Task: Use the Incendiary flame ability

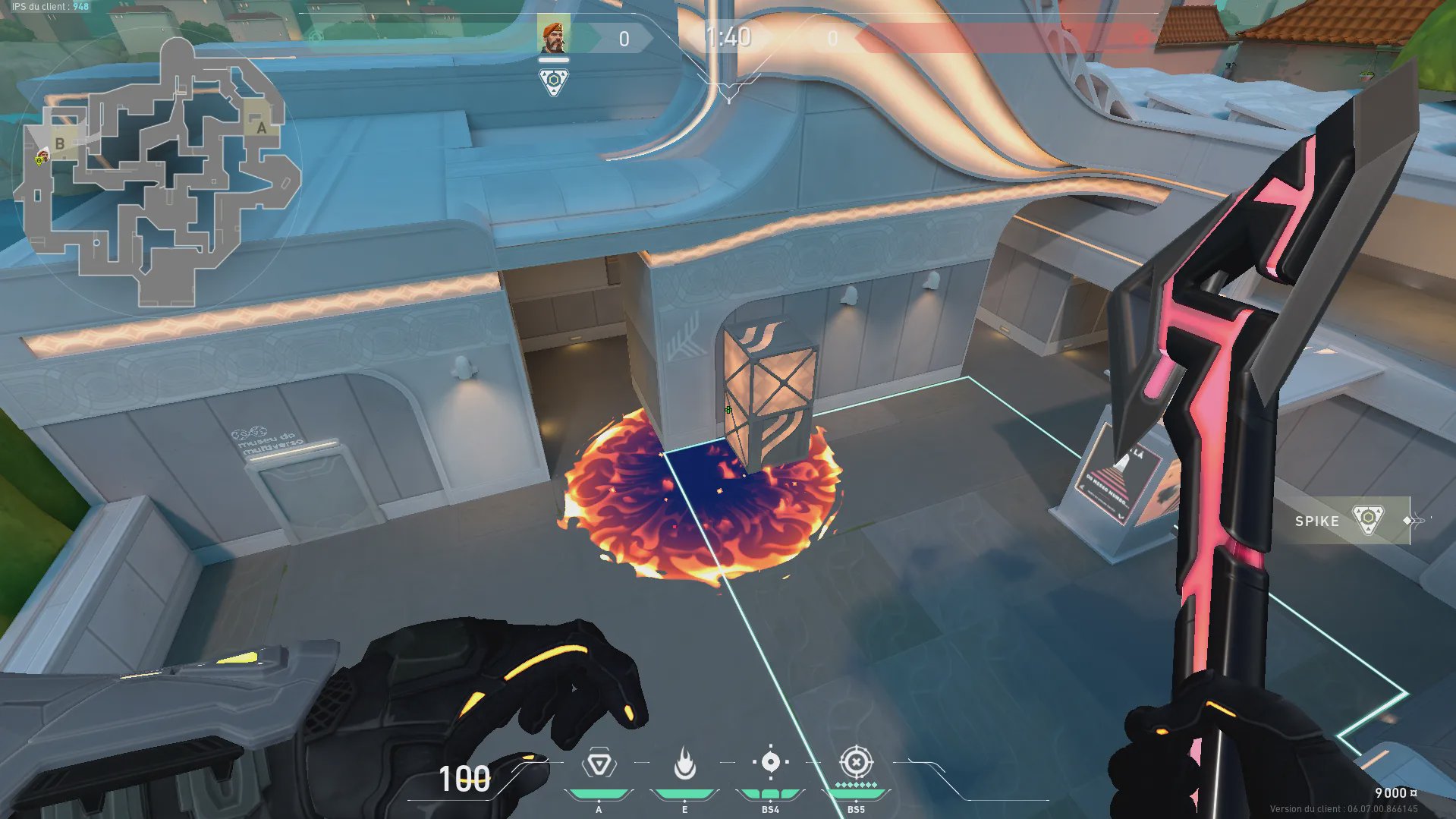Action: pyautogui.click(x=684, y=764)
